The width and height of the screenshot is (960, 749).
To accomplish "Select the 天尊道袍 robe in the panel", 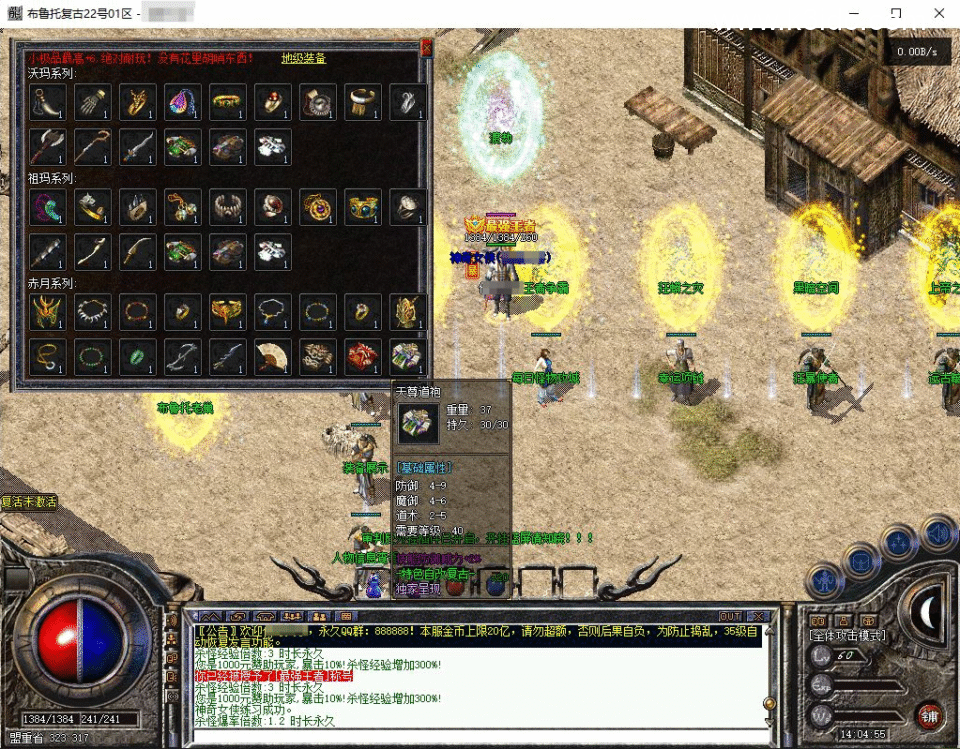I will click(407, 356).
